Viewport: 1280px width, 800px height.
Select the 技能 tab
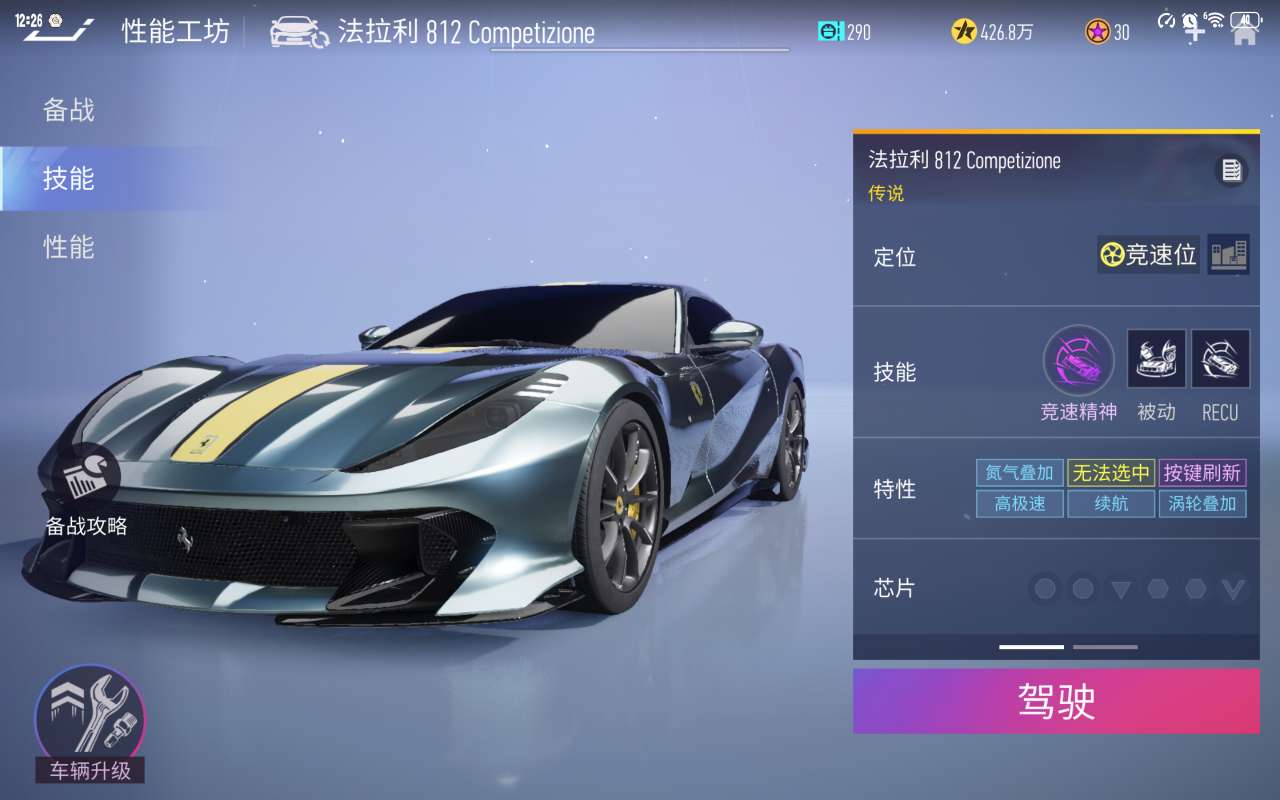tap(69, 179)
